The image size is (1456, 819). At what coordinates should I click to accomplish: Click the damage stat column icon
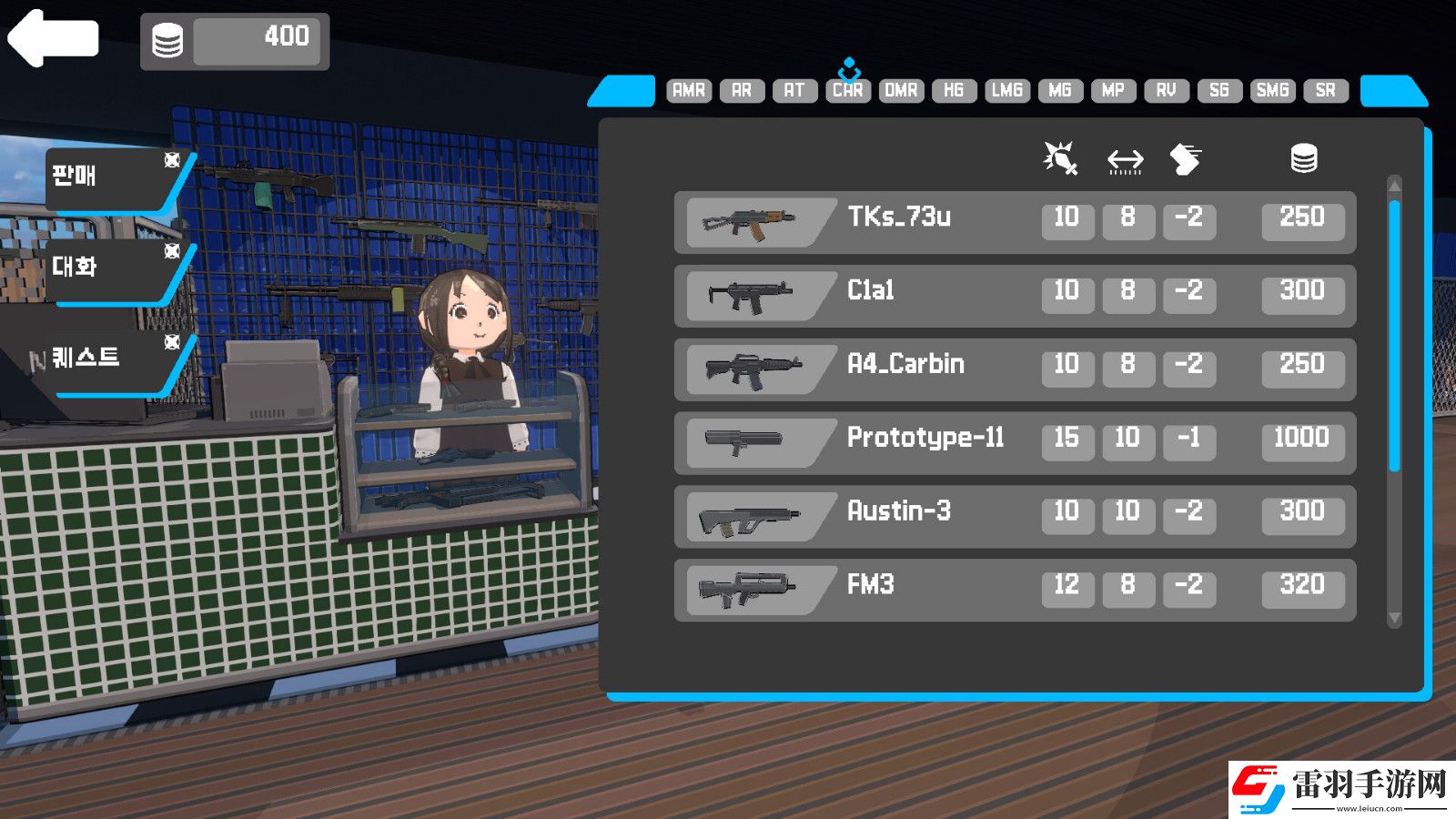pos(1063,157)
